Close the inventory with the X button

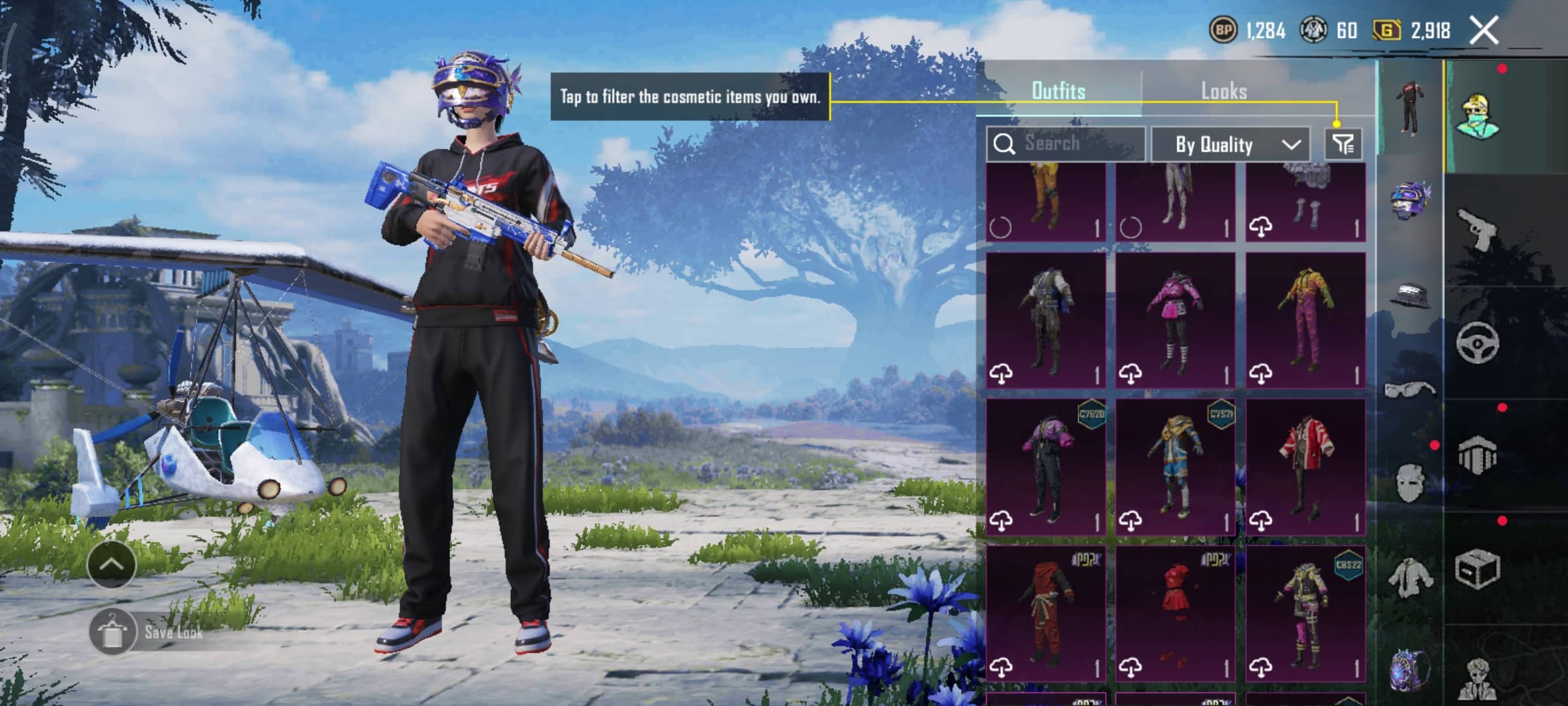pyautogui.click(x=1484, y=30)
